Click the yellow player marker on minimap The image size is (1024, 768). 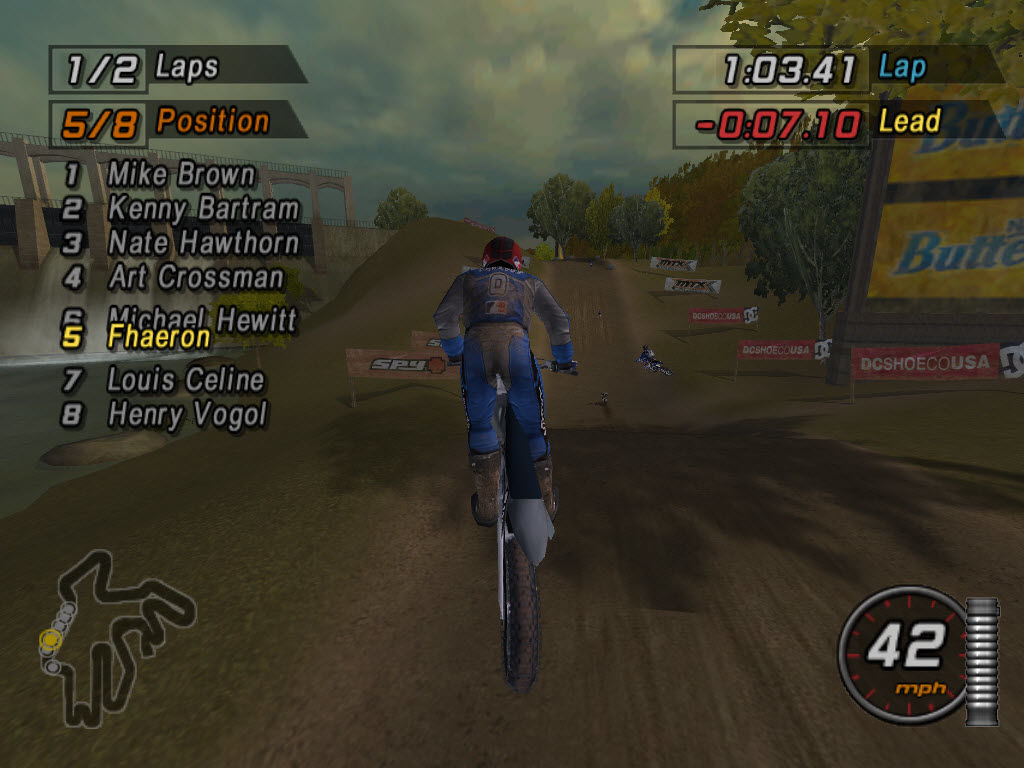coord(49,638)
